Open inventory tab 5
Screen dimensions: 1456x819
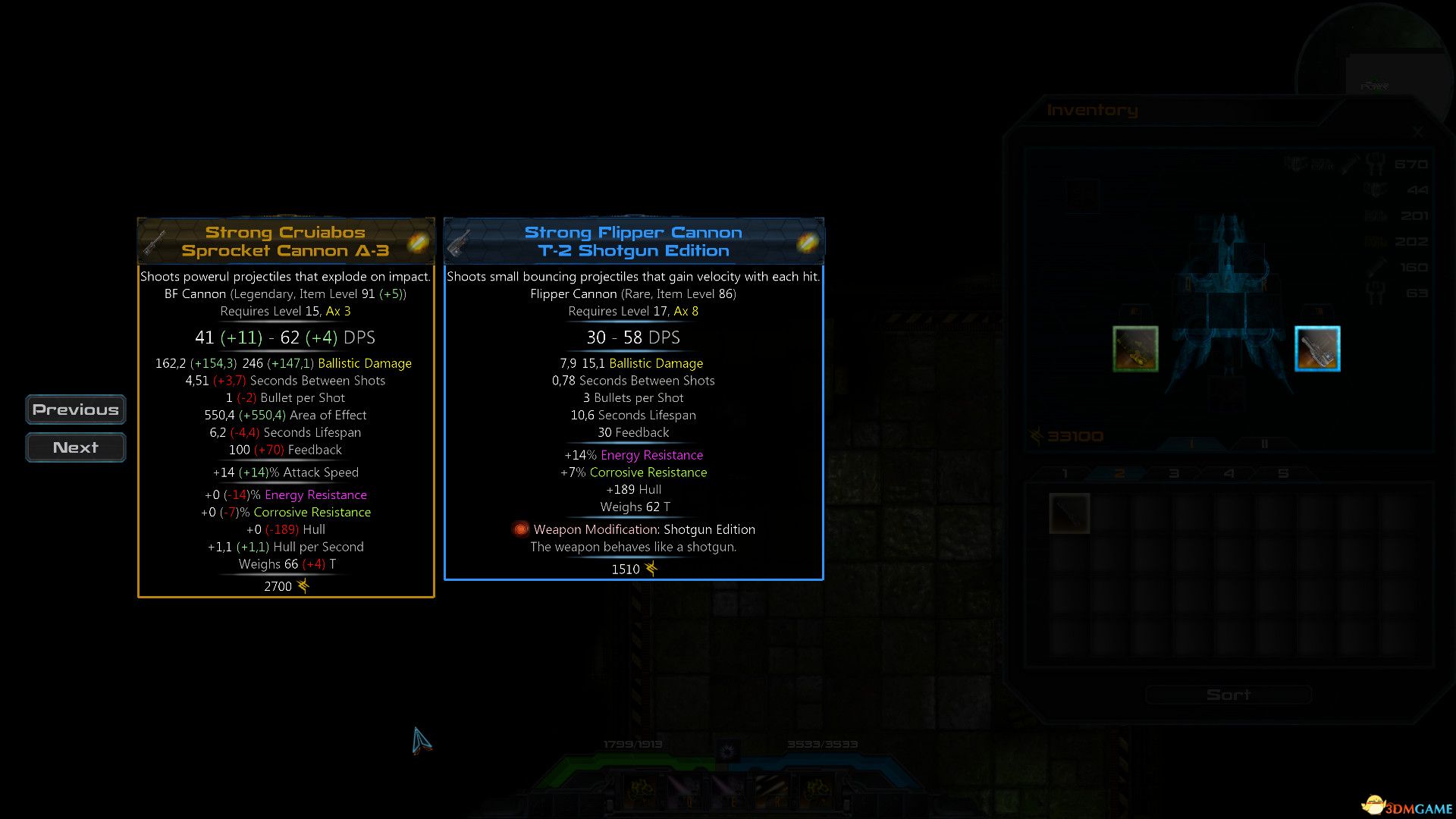tap(1283, 474)
